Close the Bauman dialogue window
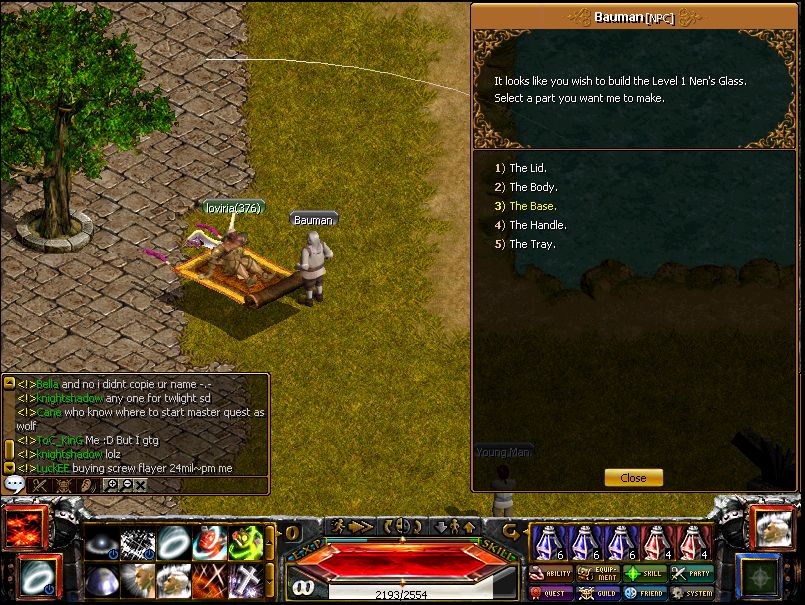Image resolution: width=805 pixels, height=605 pixels. [x=633, y=478]
